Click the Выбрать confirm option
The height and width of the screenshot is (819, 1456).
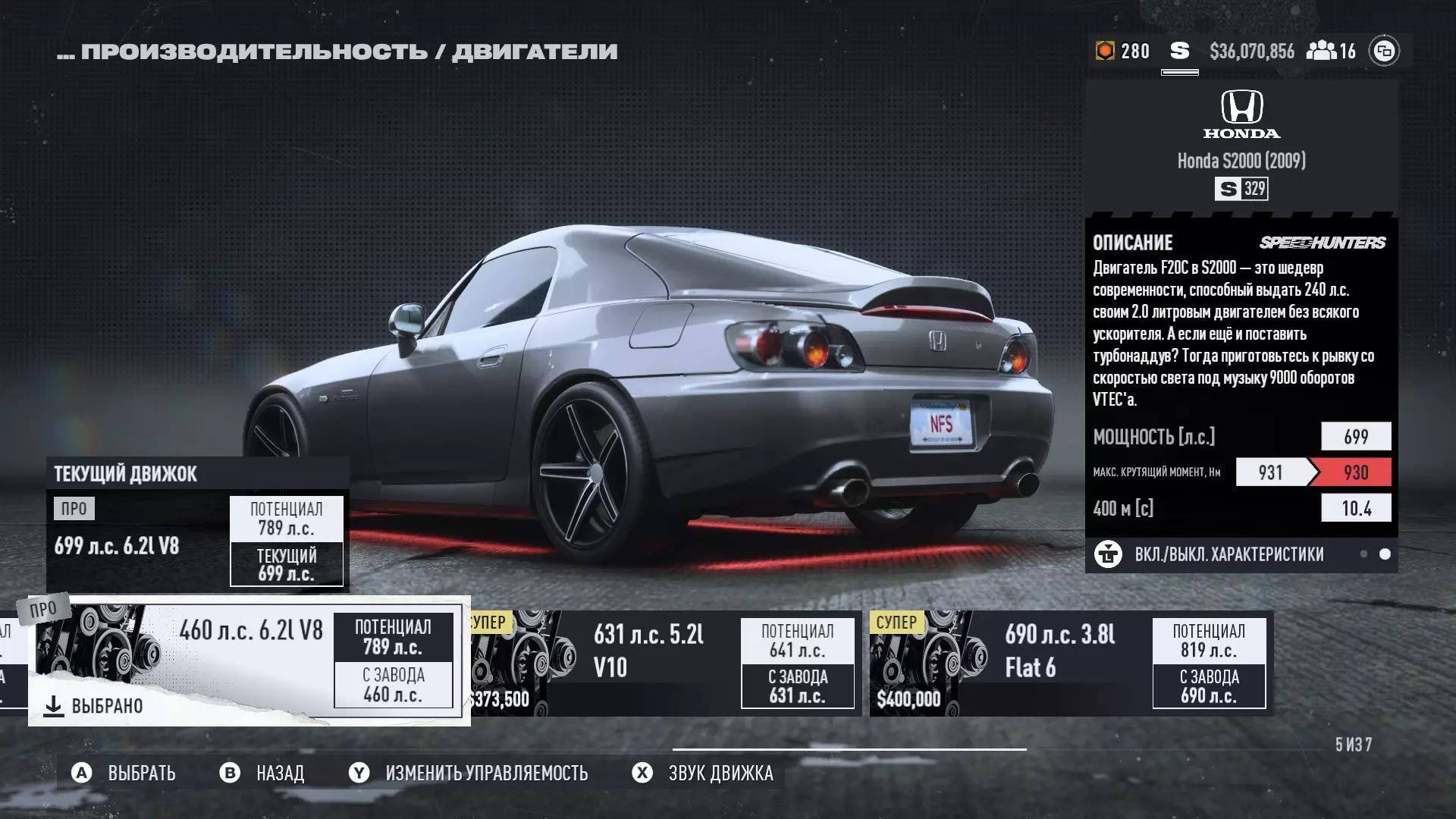124,773
